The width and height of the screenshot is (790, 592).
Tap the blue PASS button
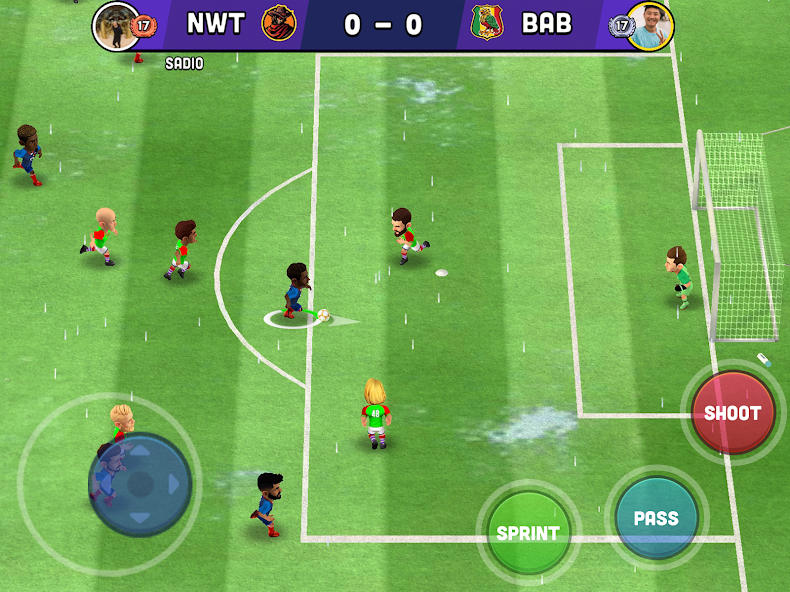[x=656, y=518]
